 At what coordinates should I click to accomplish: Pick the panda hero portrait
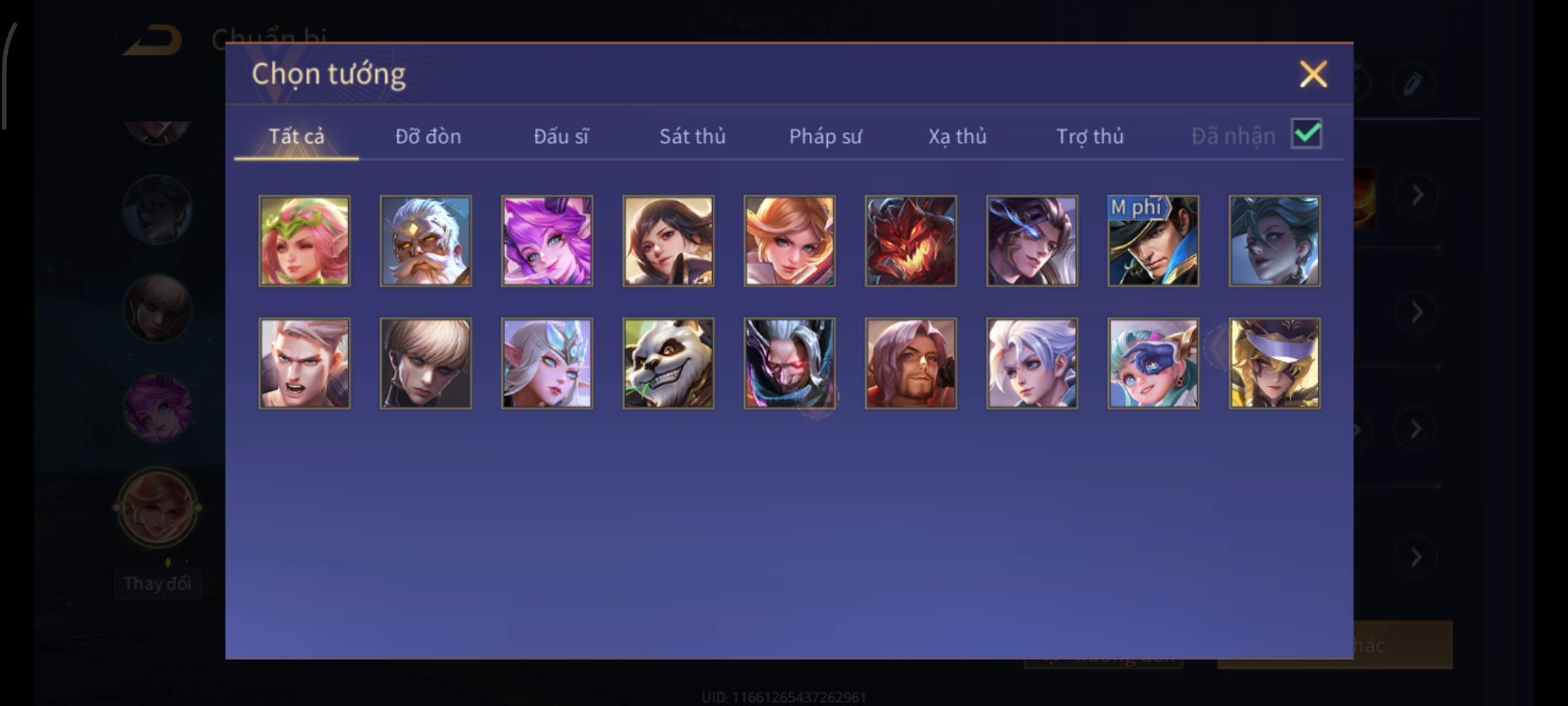(x=668, y=363)
